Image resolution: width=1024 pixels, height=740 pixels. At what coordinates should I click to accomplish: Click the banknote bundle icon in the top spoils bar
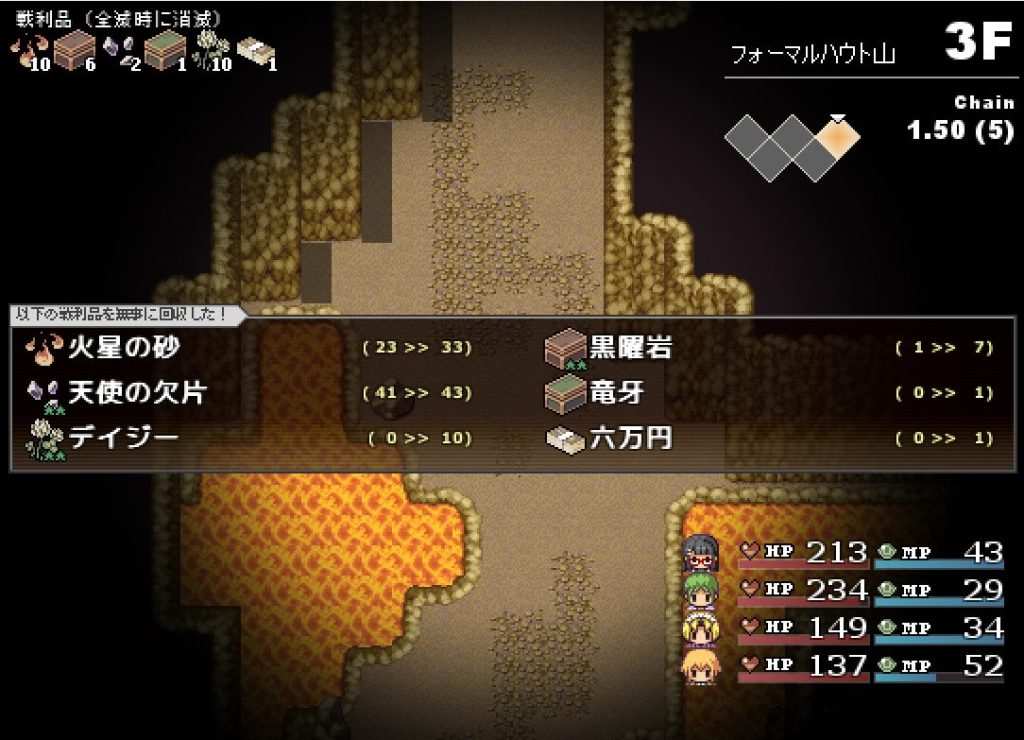254,50
